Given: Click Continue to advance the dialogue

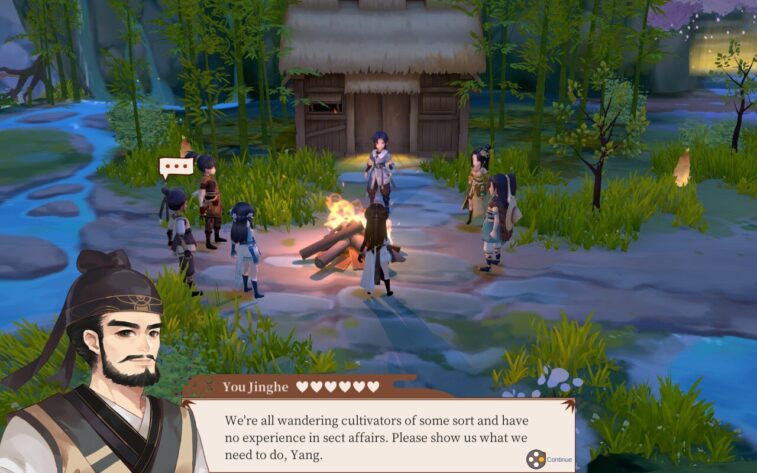Looking at the screenshot, I should (549, 459).
